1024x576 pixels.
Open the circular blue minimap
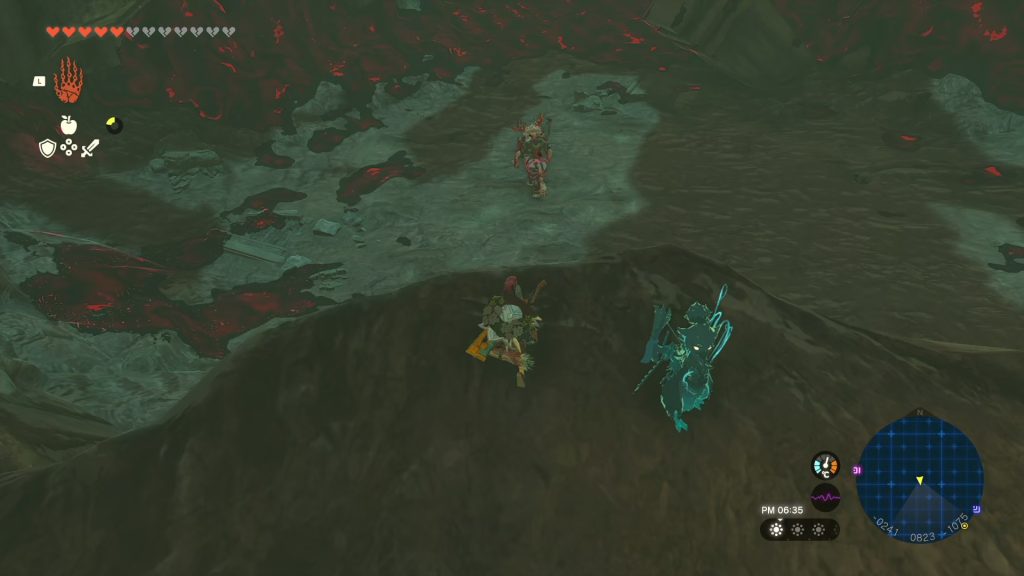[919, 478]
